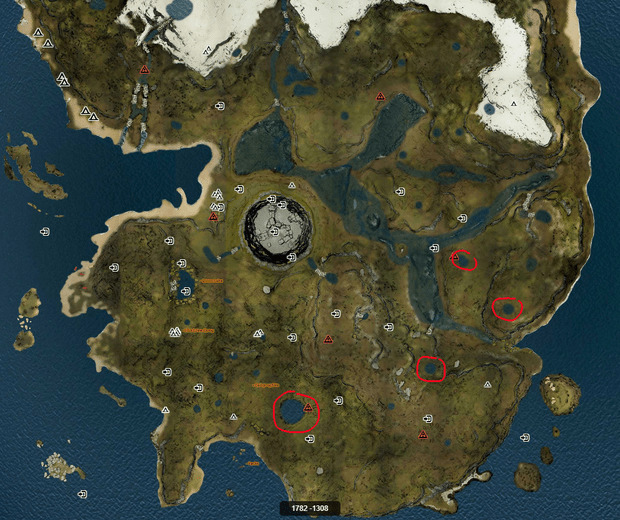Open the lone cave marker on the western coast
620x520 pixels.
pos(45,232)
